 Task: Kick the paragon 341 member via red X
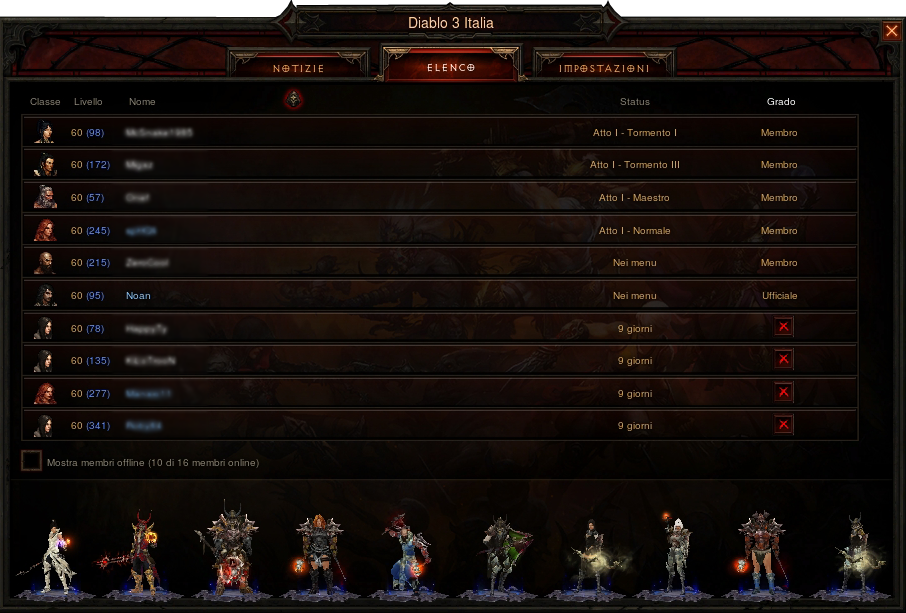pyautogui.click(x=783, y=426)
